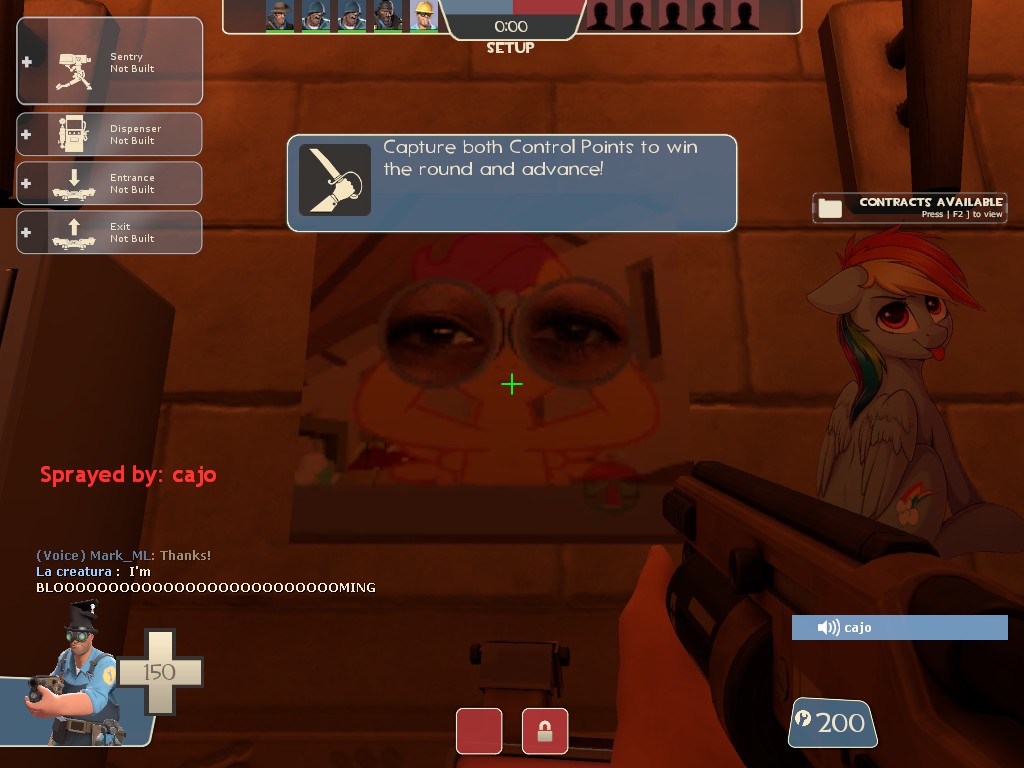Select the teleporter Exit status panel
This screenshot has height=768, width=1024.
[110, 232]
